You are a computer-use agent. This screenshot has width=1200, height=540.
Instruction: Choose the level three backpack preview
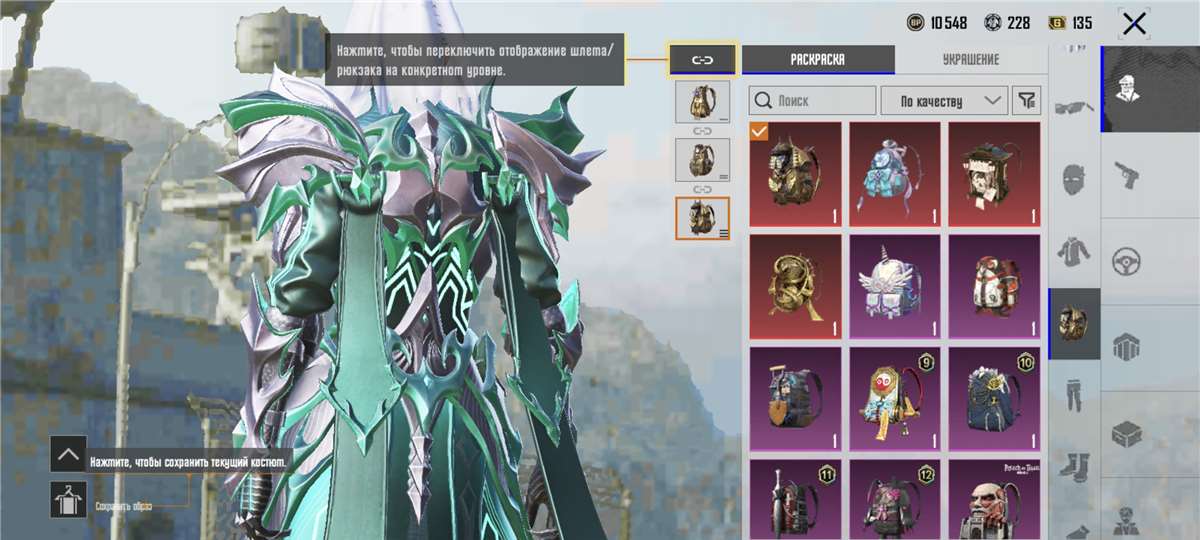[702, 218]
